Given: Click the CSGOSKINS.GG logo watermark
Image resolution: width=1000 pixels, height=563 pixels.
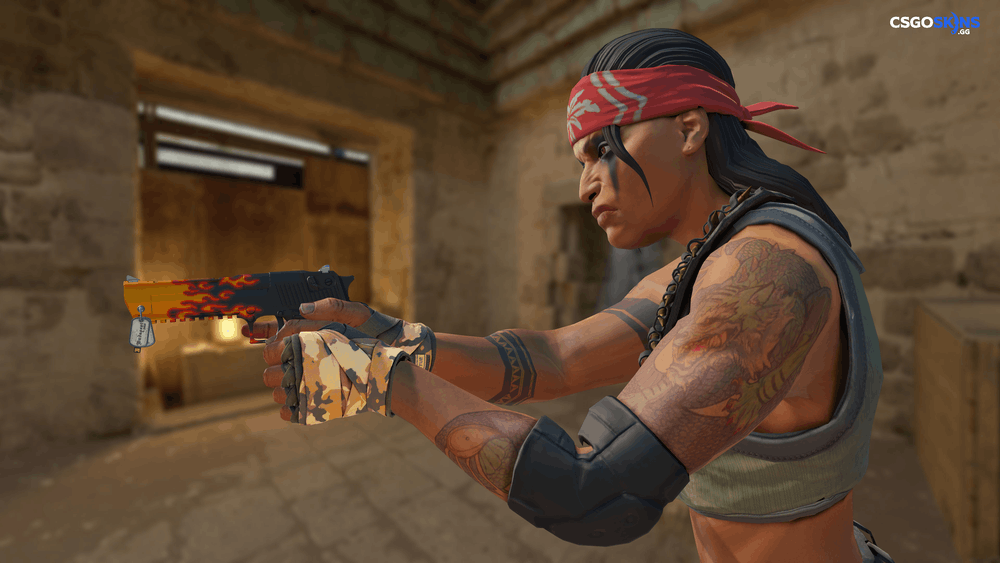Looking at the screenshot, I should click(x=934, y=24).
